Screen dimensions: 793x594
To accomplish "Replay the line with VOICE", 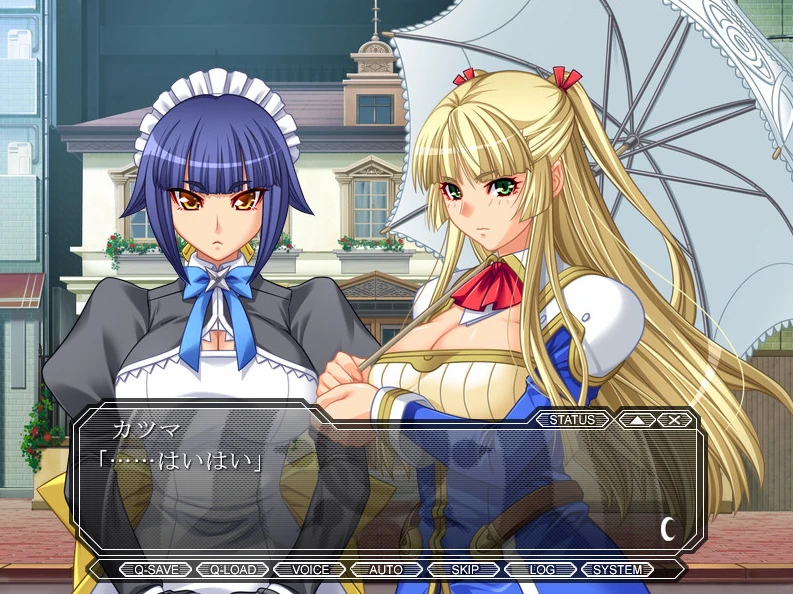I will click(x=310, y=570).
